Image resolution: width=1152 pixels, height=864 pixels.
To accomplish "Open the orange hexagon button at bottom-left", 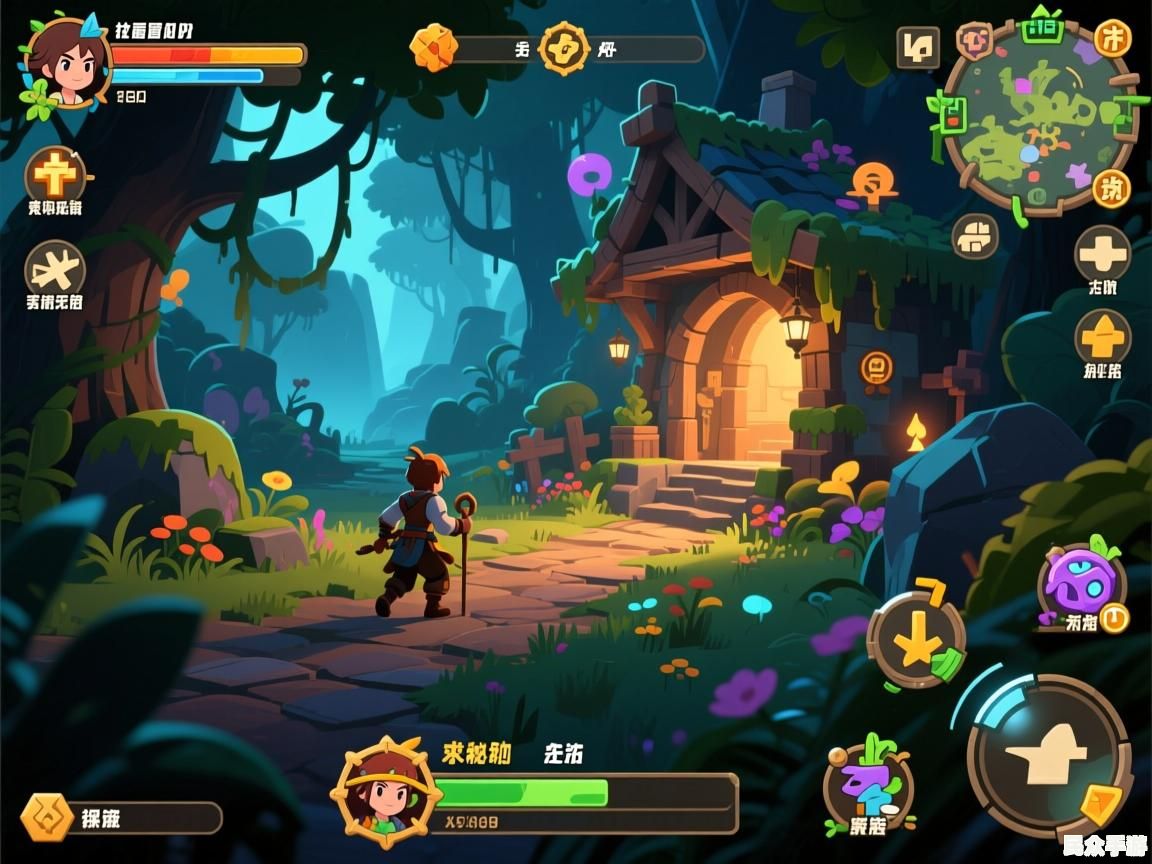I will tap(46, 817).
